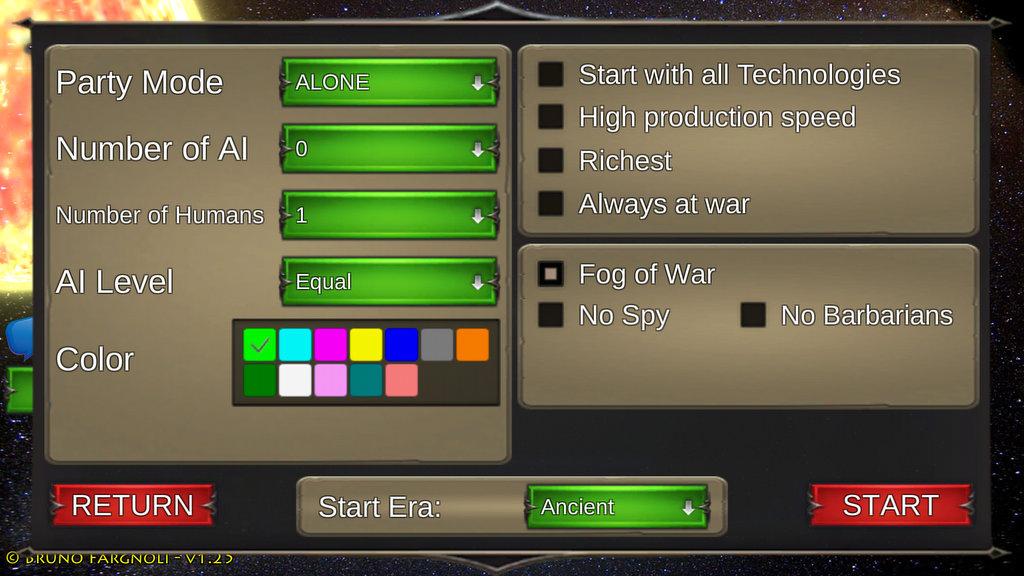Screen dimensions: 1024x576
Task: Choose the yellow color swatch
Action: click(366, 345)
